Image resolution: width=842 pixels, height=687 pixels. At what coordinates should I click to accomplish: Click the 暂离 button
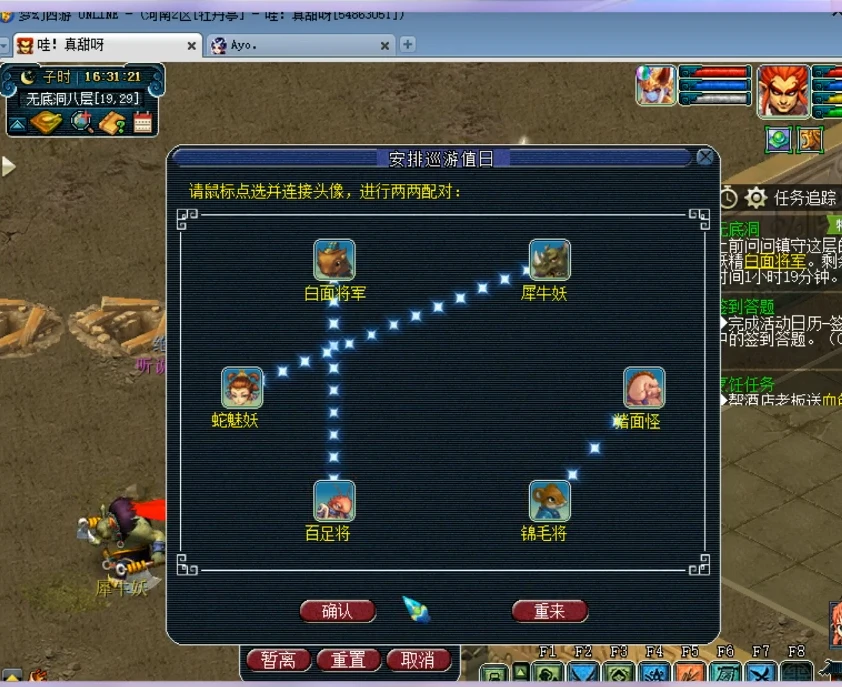click(278, 660)
